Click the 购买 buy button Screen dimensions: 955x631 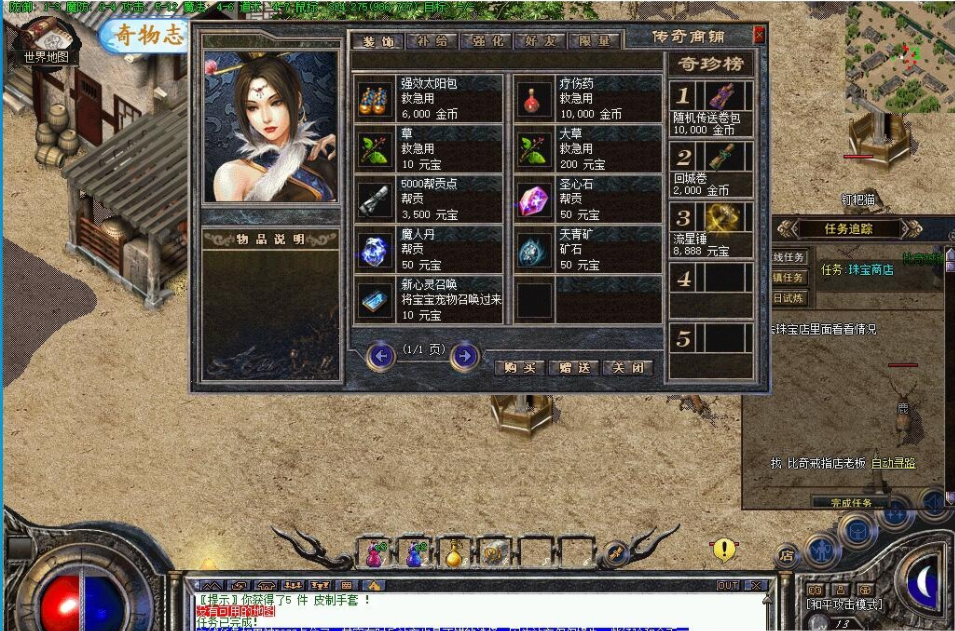coord(520,368)
